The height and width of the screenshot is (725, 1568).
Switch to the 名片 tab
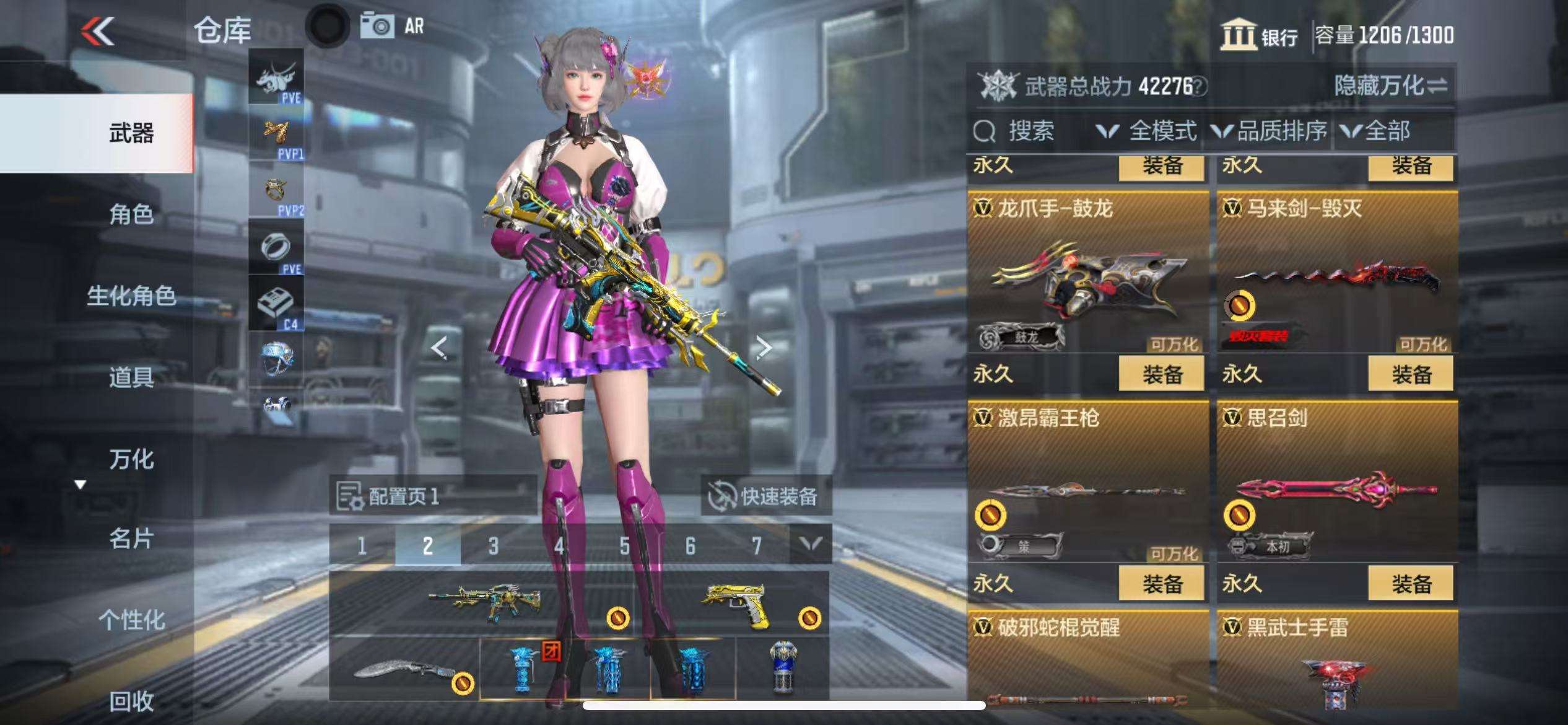pyautogui.click(x=131, y=539)
